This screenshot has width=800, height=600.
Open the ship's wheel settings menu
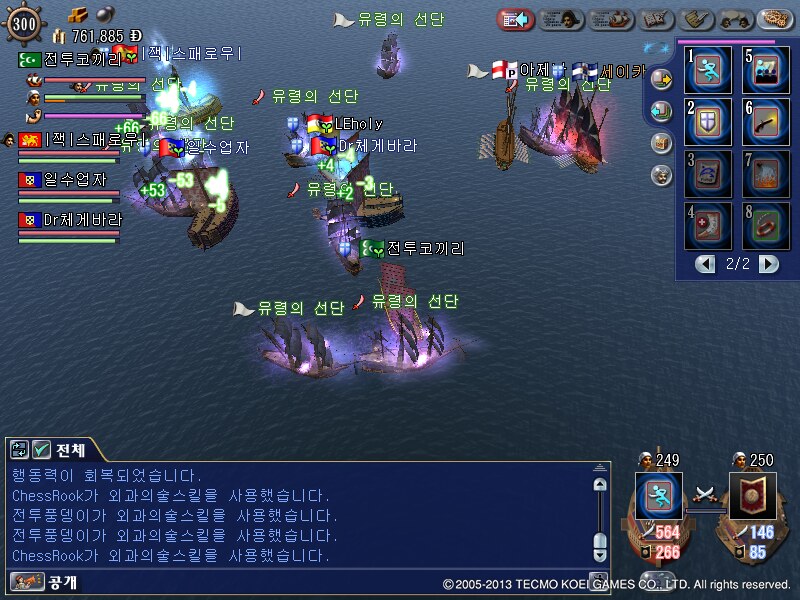coord(776,19)
